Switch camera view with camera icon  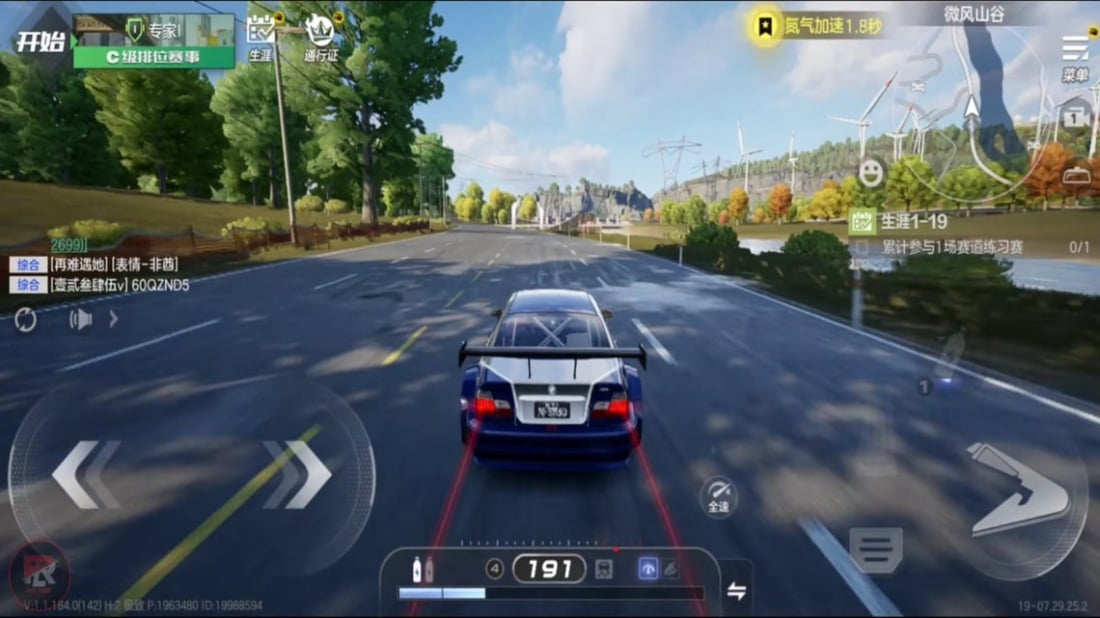(x=1076, y=118)
